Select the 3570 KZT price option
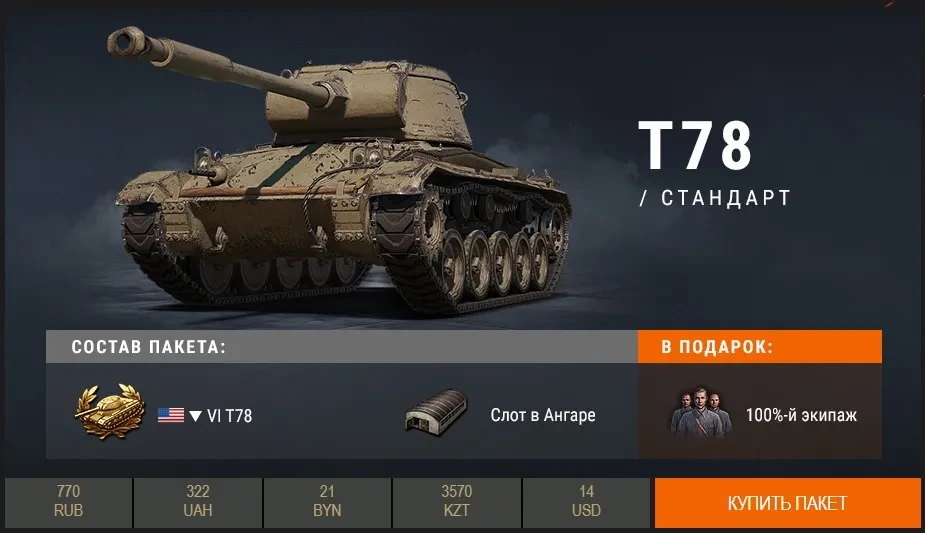The image size is (925, 533). pyautogui.click(x=456, y=502)
